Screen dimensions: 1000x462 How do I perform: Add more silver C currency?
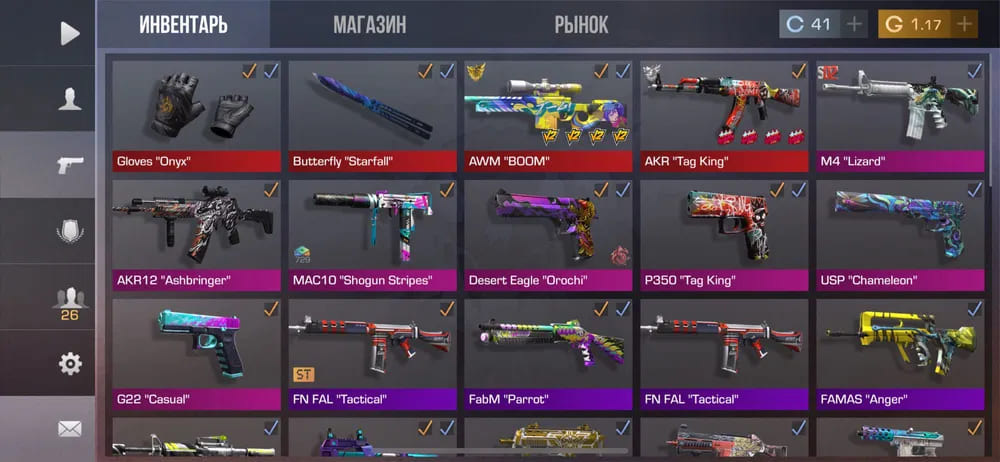[854, 24]
